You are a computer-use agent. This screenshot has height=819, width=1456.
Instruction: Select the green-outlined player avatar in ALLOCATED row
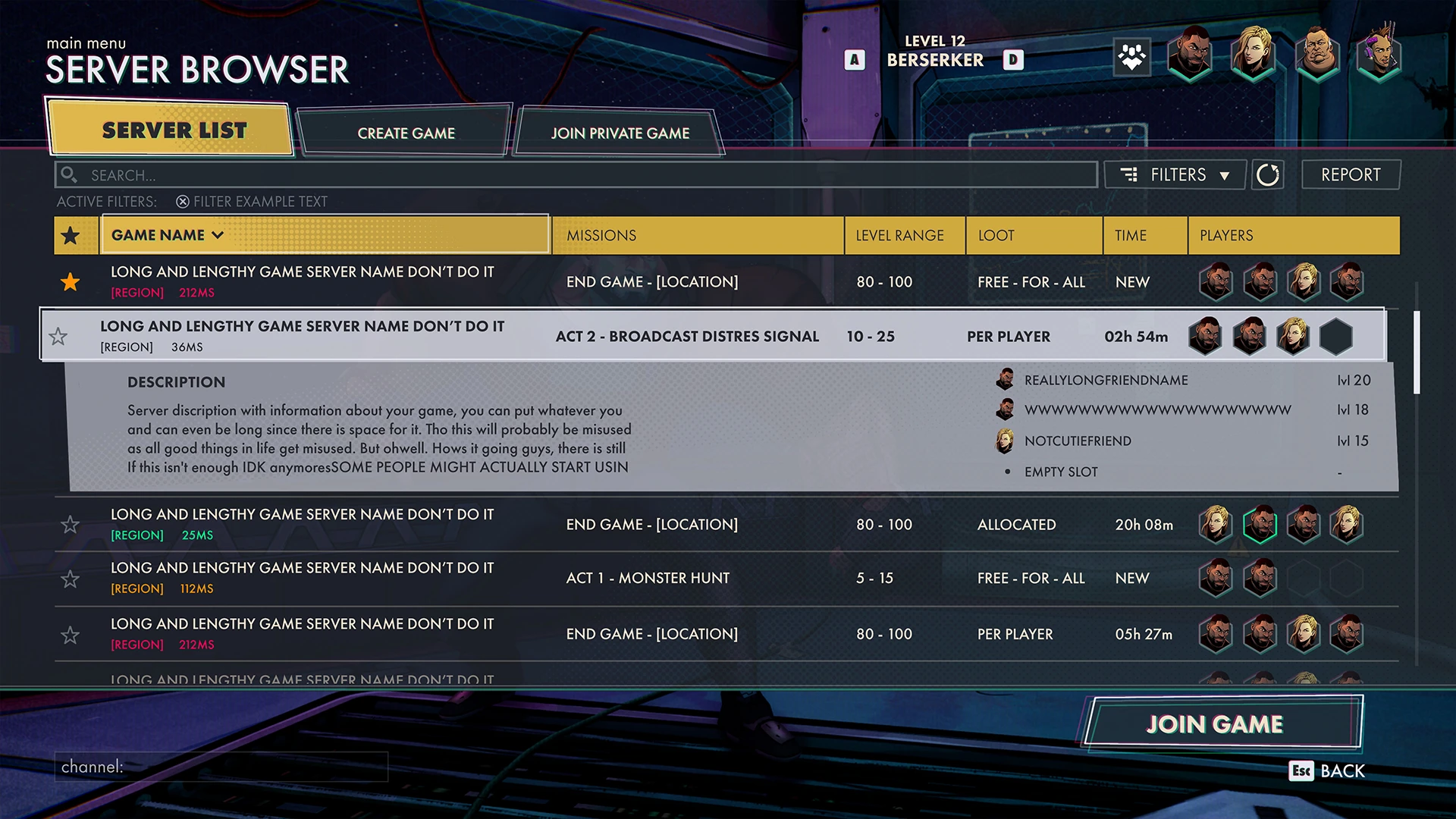[1260, 524]
